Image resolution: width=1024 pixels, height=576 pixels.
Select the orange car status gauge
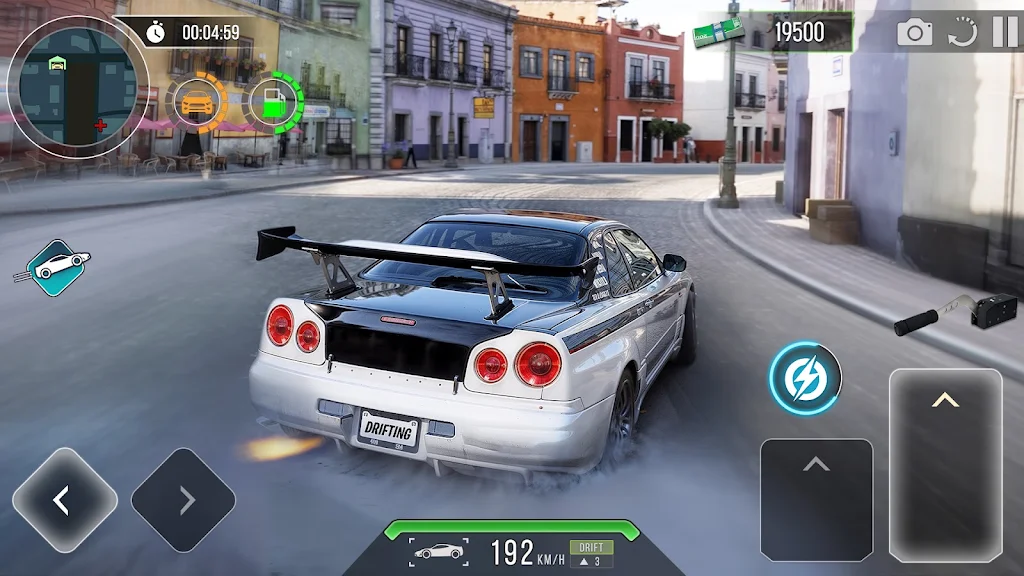[198, 103]
